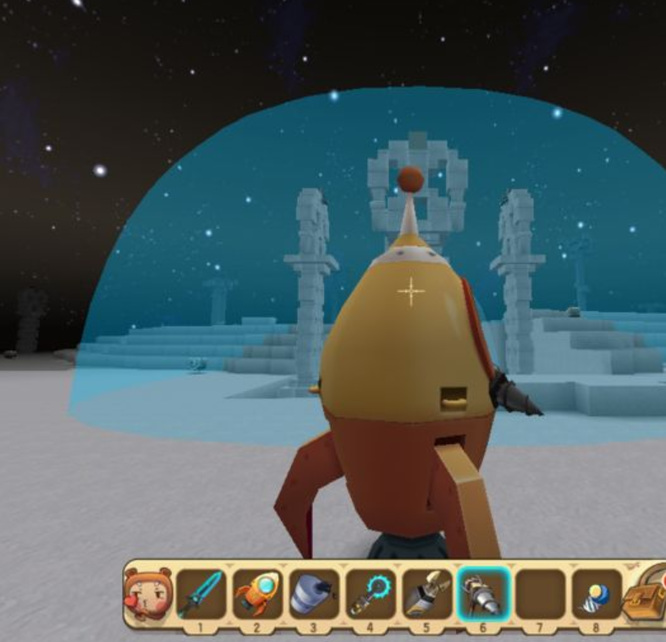Select the orange rocket in hotbar slot 2
Image resolution: width=666 pixels, height=642 pixels.
[257, 592]
